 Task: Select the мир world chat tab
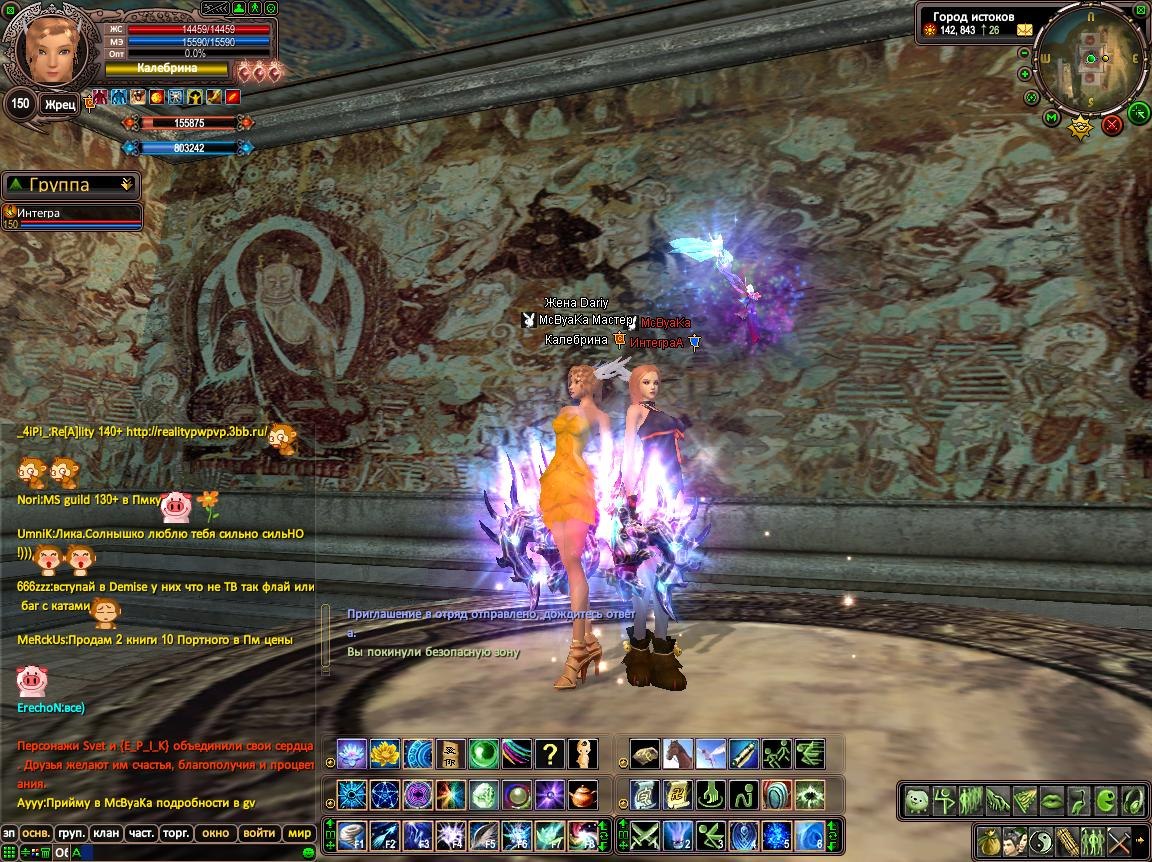tap(299, 832)
